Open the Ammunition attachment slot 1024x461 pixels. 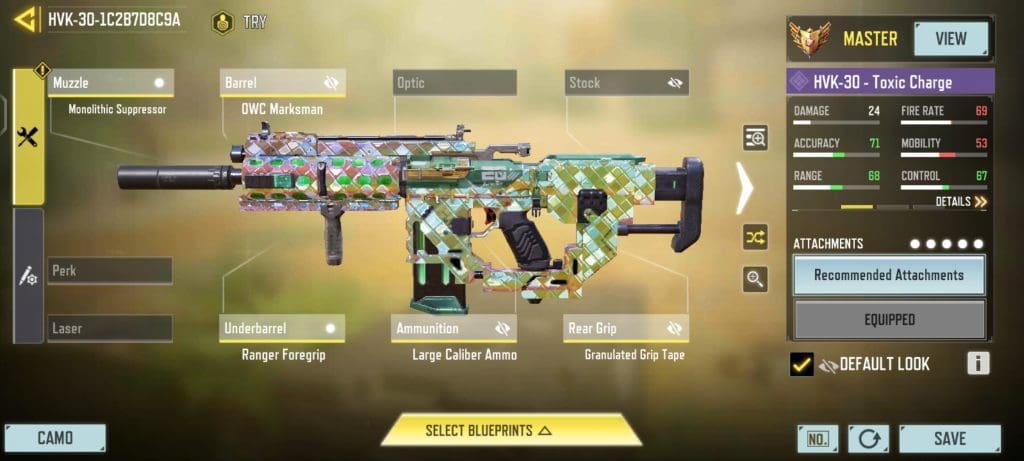point(454,328)
